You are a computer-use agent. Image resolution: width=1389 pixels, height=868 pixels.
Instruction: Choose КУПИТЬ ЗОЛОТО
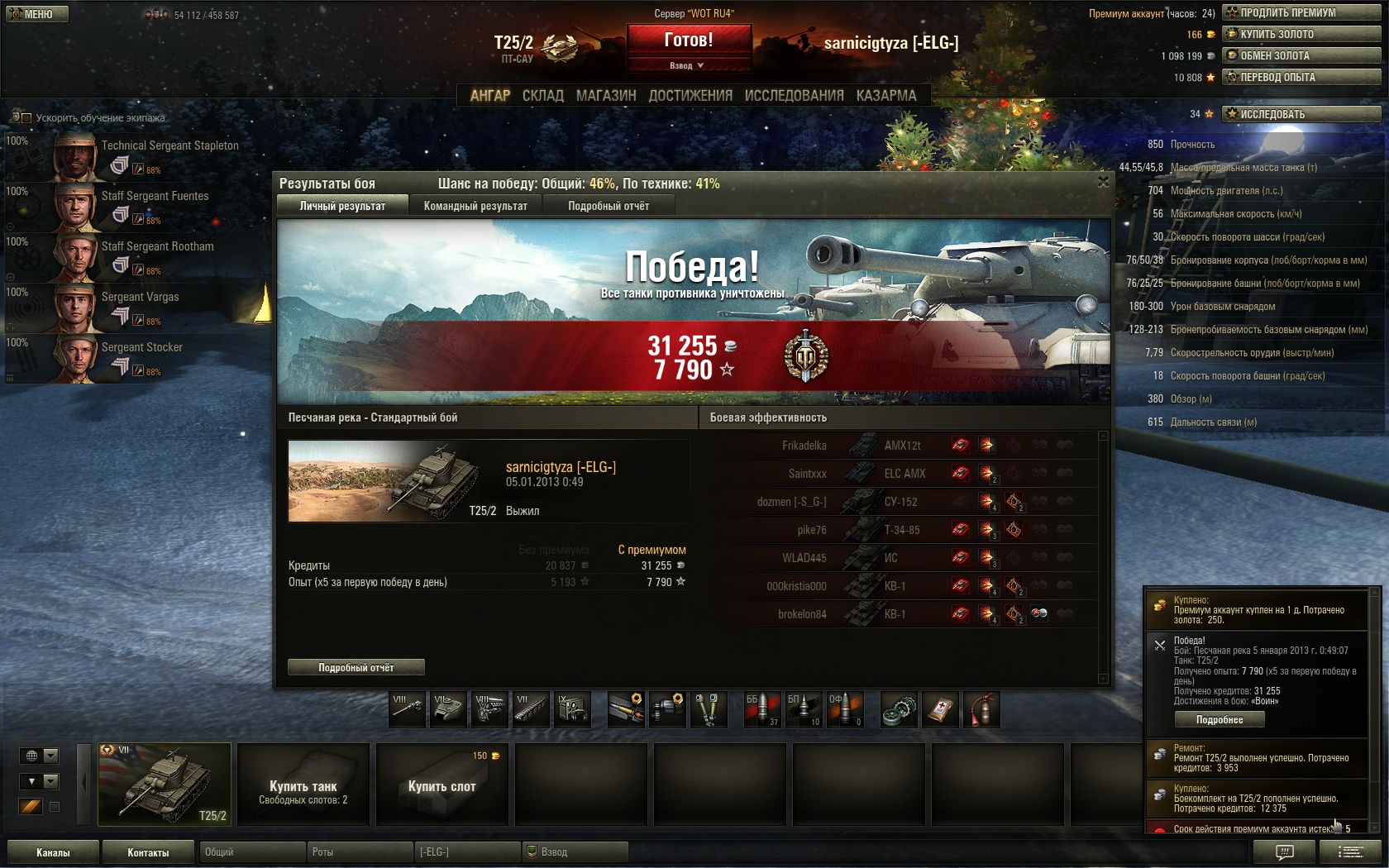click(1301, 34)
